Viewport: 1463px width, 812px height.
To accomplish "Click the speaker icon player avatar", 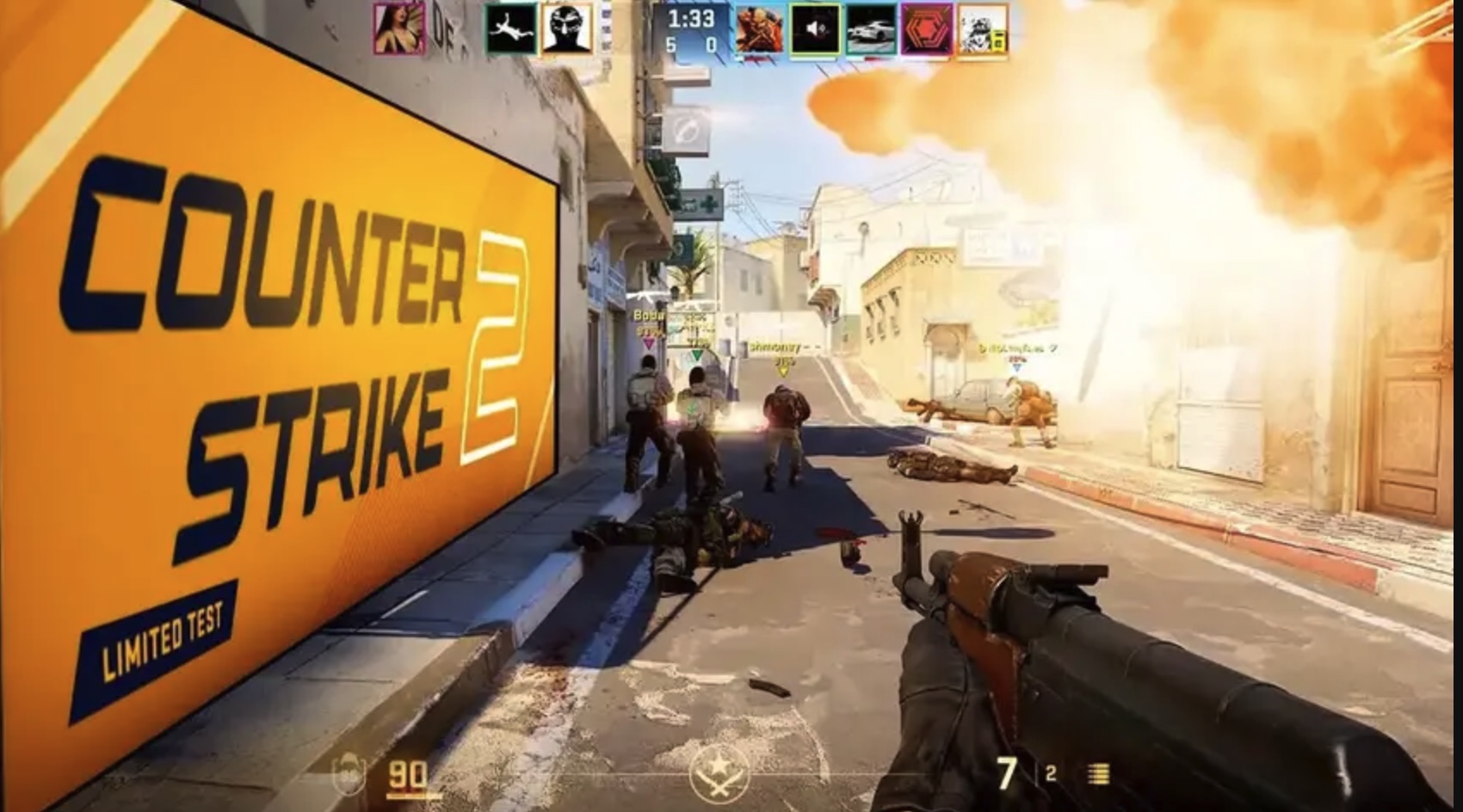I will pyautogui.click(x=815, y=30).
